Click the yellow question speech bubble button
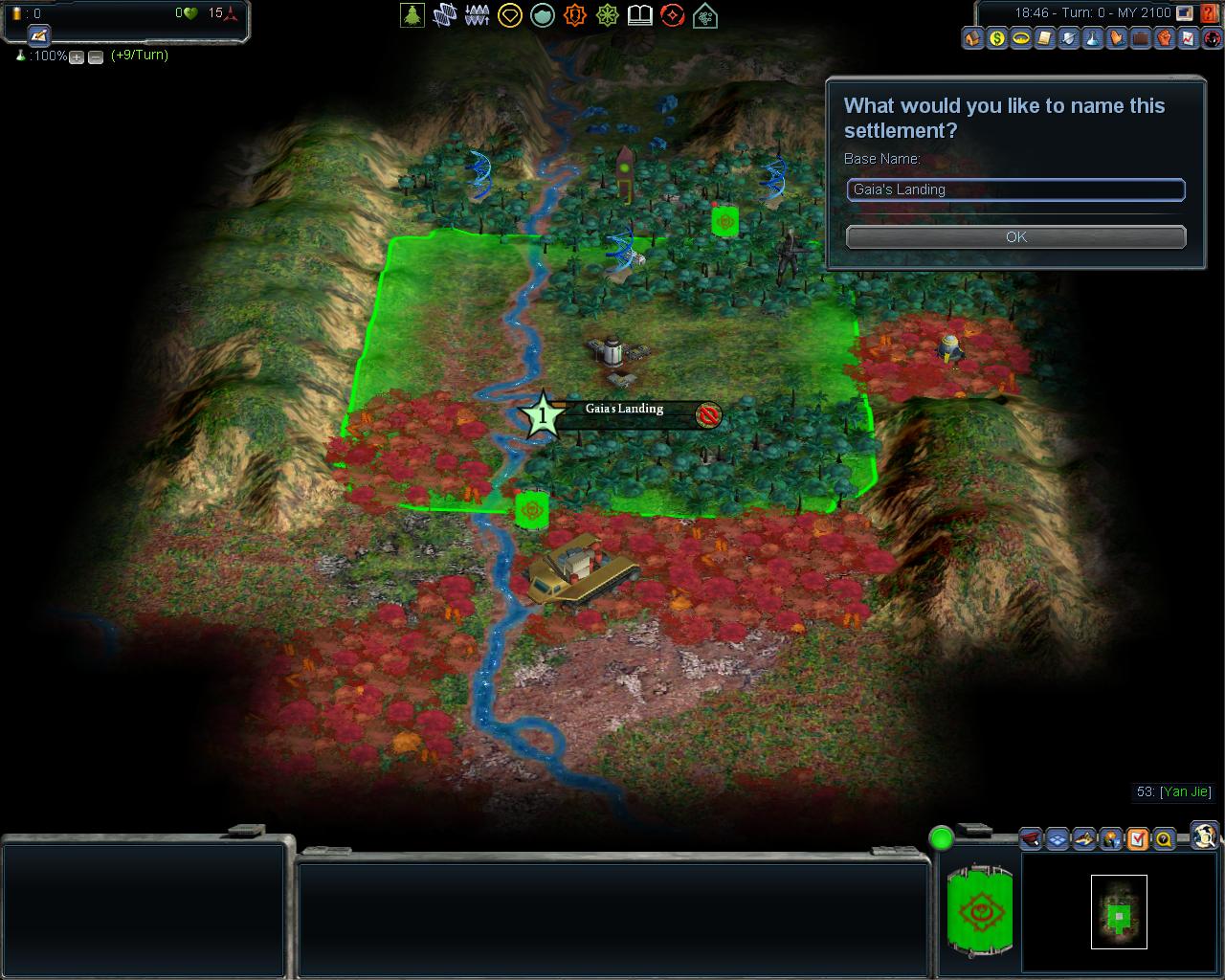The width and height of the screenshot is (1225, 980). click(1164, 839)
